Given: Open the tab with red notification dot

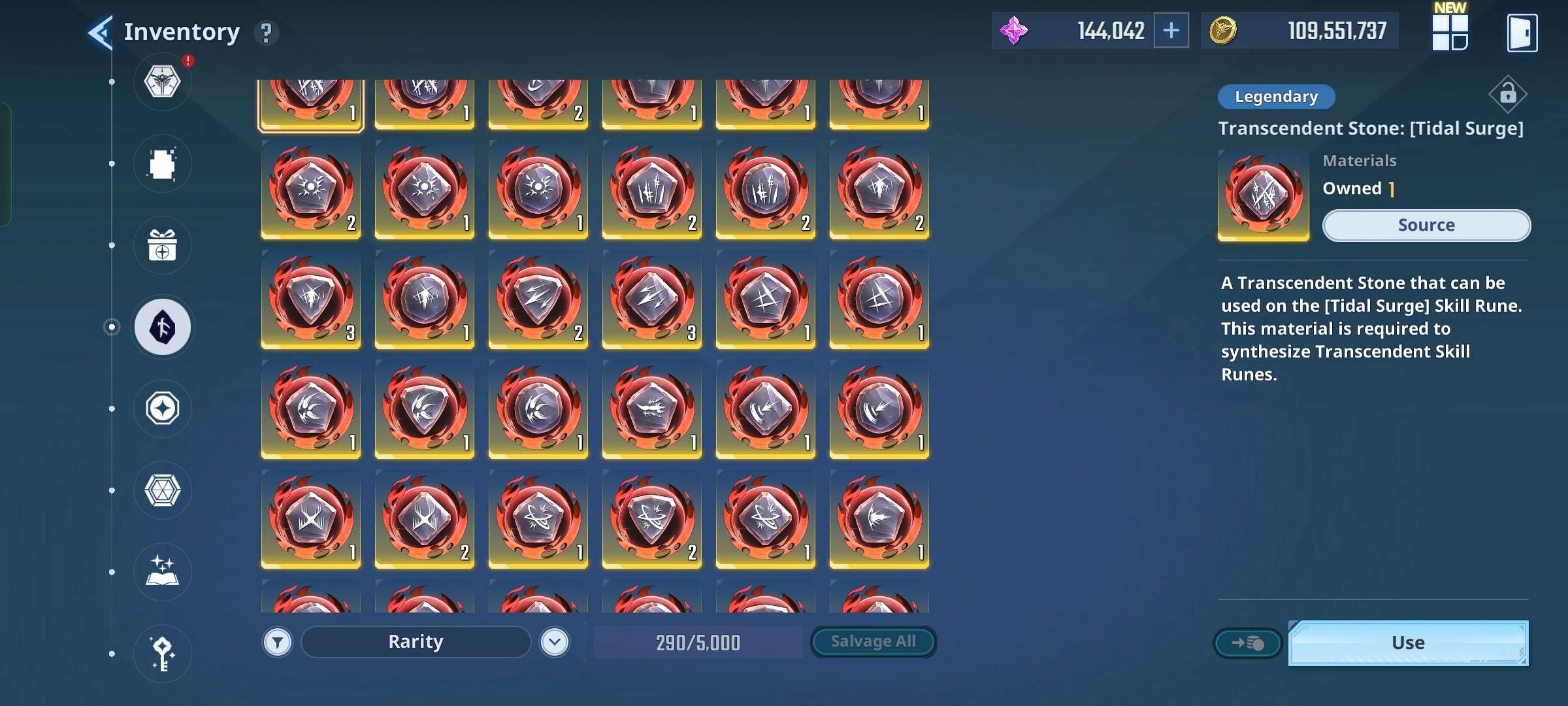Looking at the screenshot, I should pyautogui.click(x=162, y=82).
